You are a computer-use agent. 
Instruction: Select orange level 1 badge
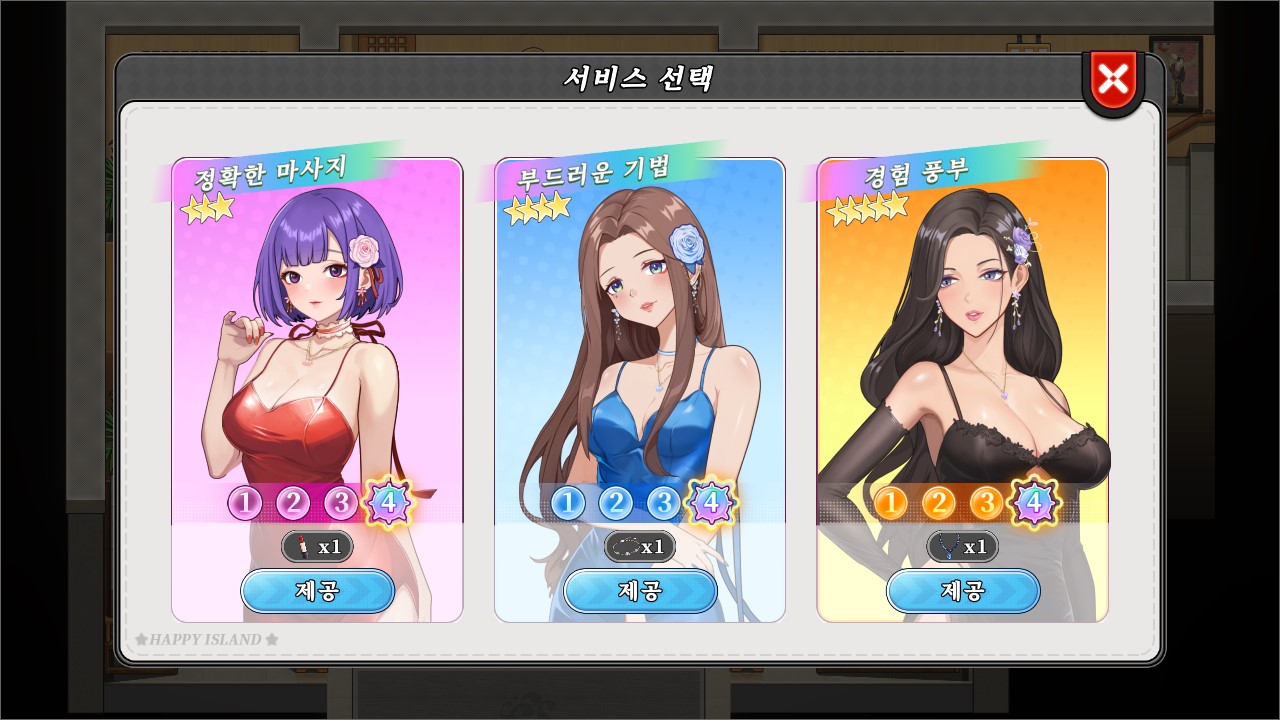click(x=891, y=503)
